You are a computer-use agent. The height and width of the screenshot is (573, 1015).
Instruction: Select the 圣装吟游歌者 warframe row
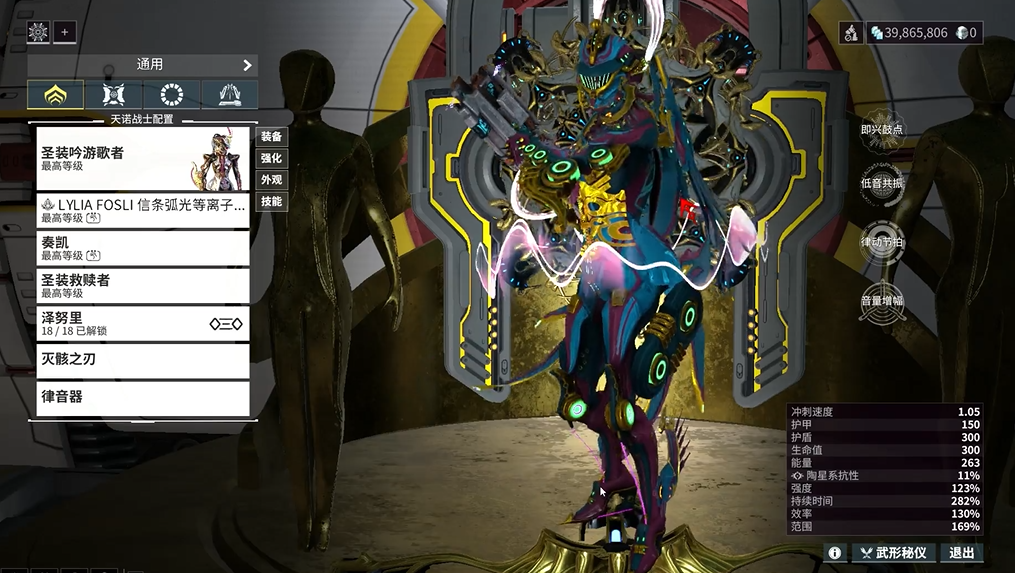142,158
